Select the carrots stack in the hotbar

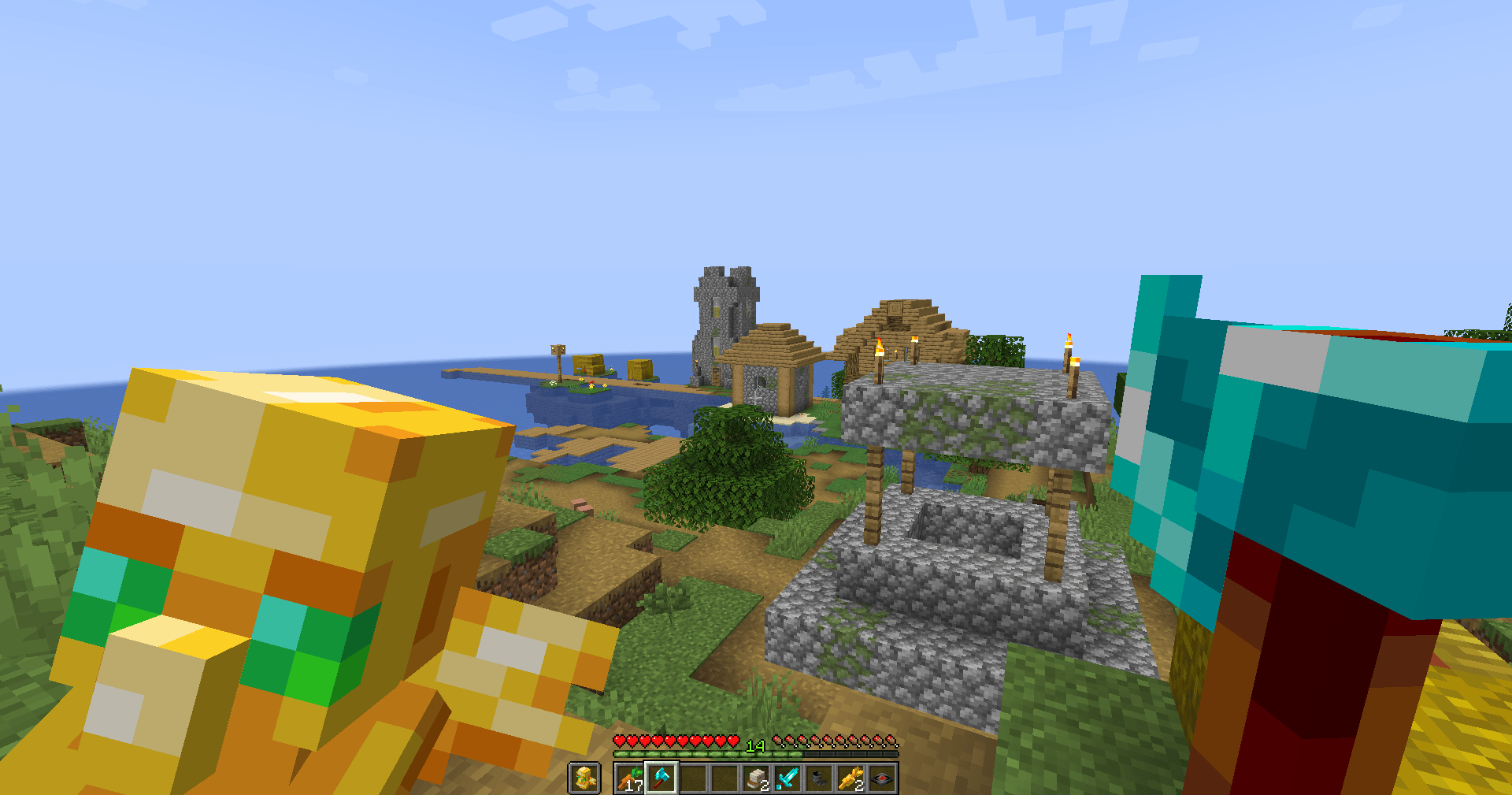[630, 778]
